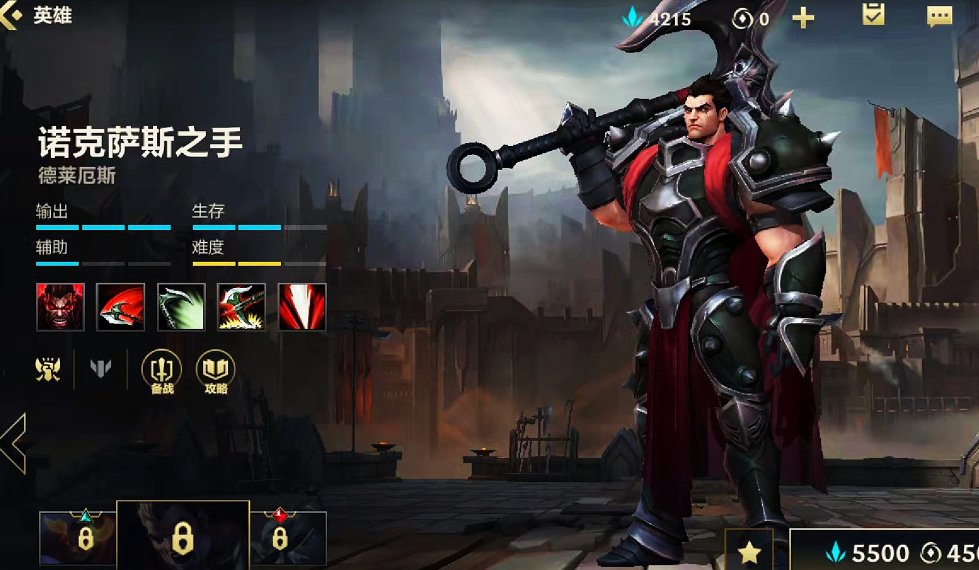Select the locked skin with the teal gem
This screenshot has height=570, width=979.
tap(77, 538)
